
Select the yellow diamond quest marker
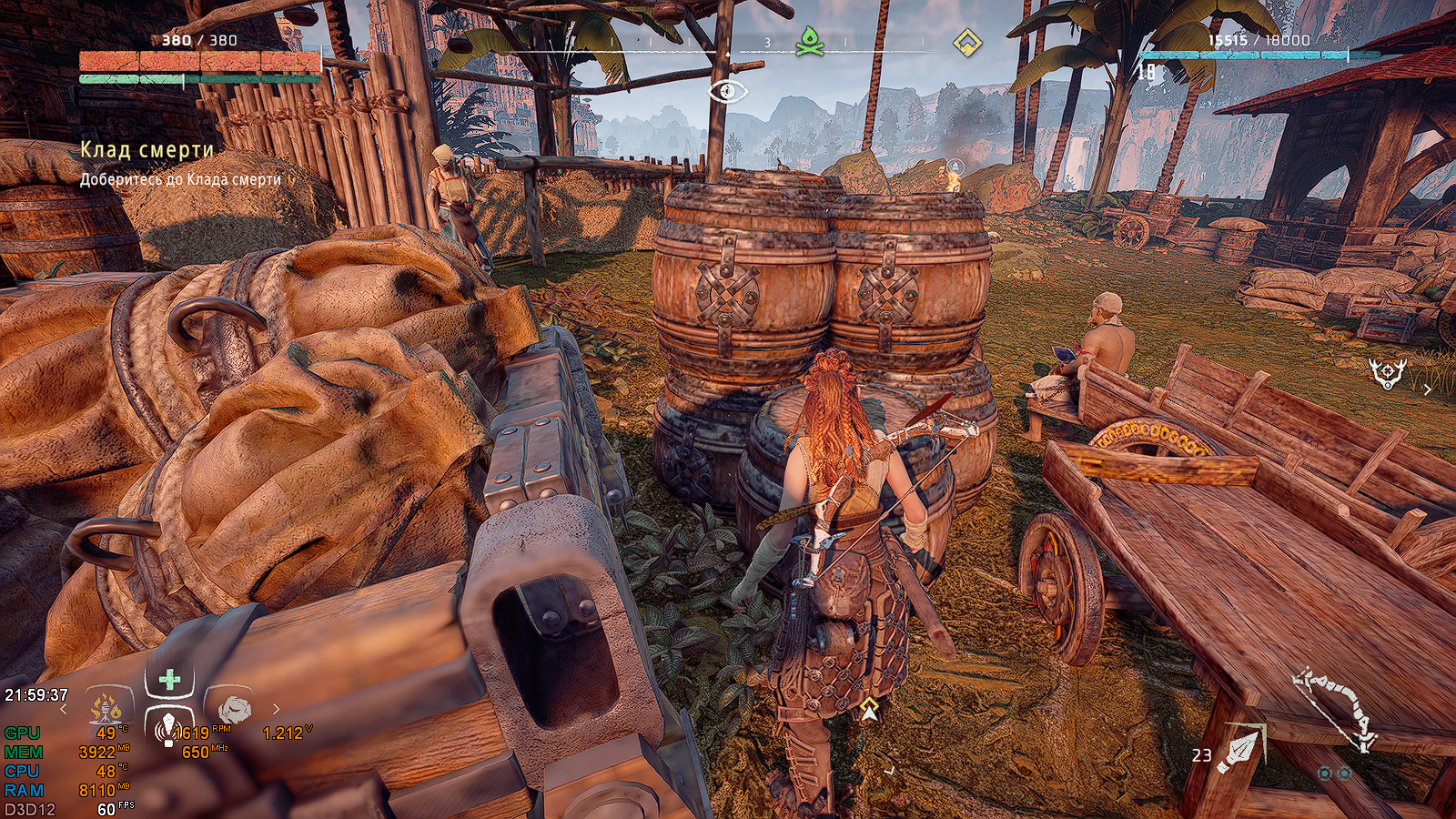966,42
